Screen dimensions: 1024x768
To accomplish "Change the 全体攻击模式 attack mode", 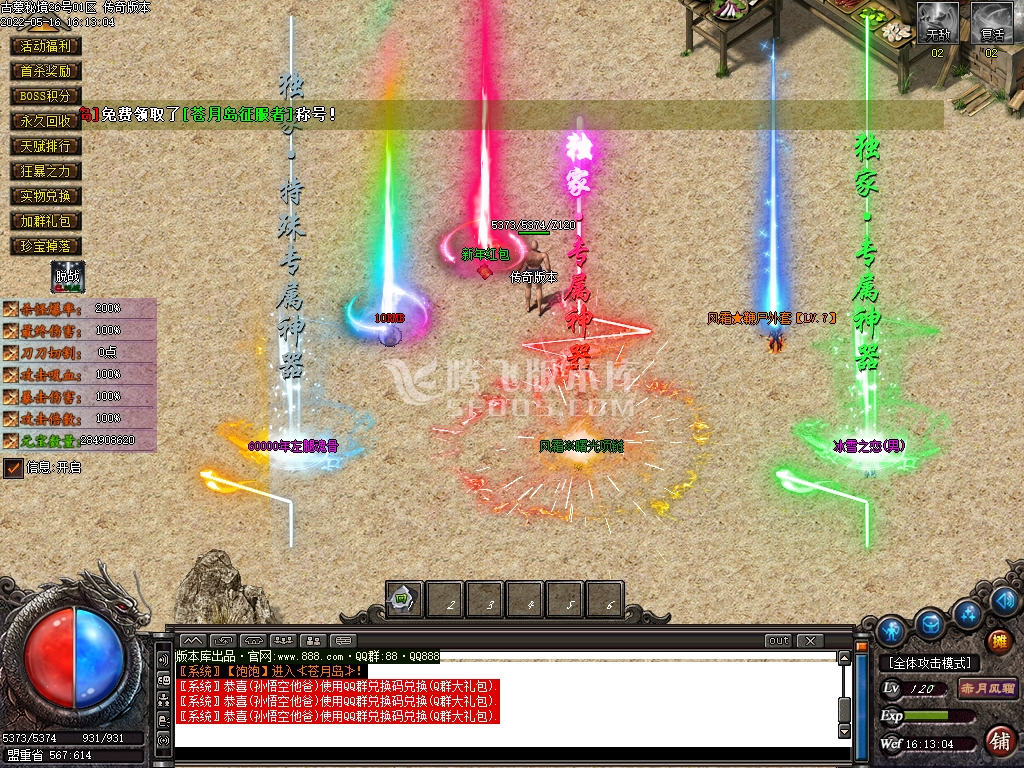I will tap(930, 663).
